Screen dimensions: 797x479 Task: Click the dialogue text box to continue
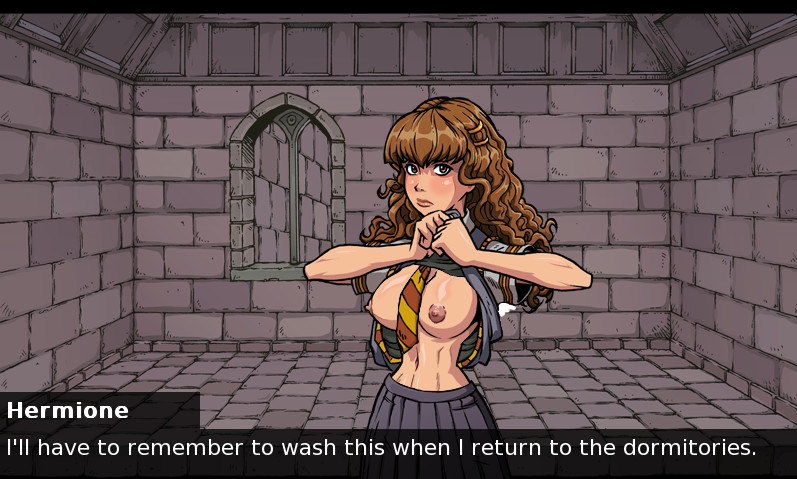398,449
